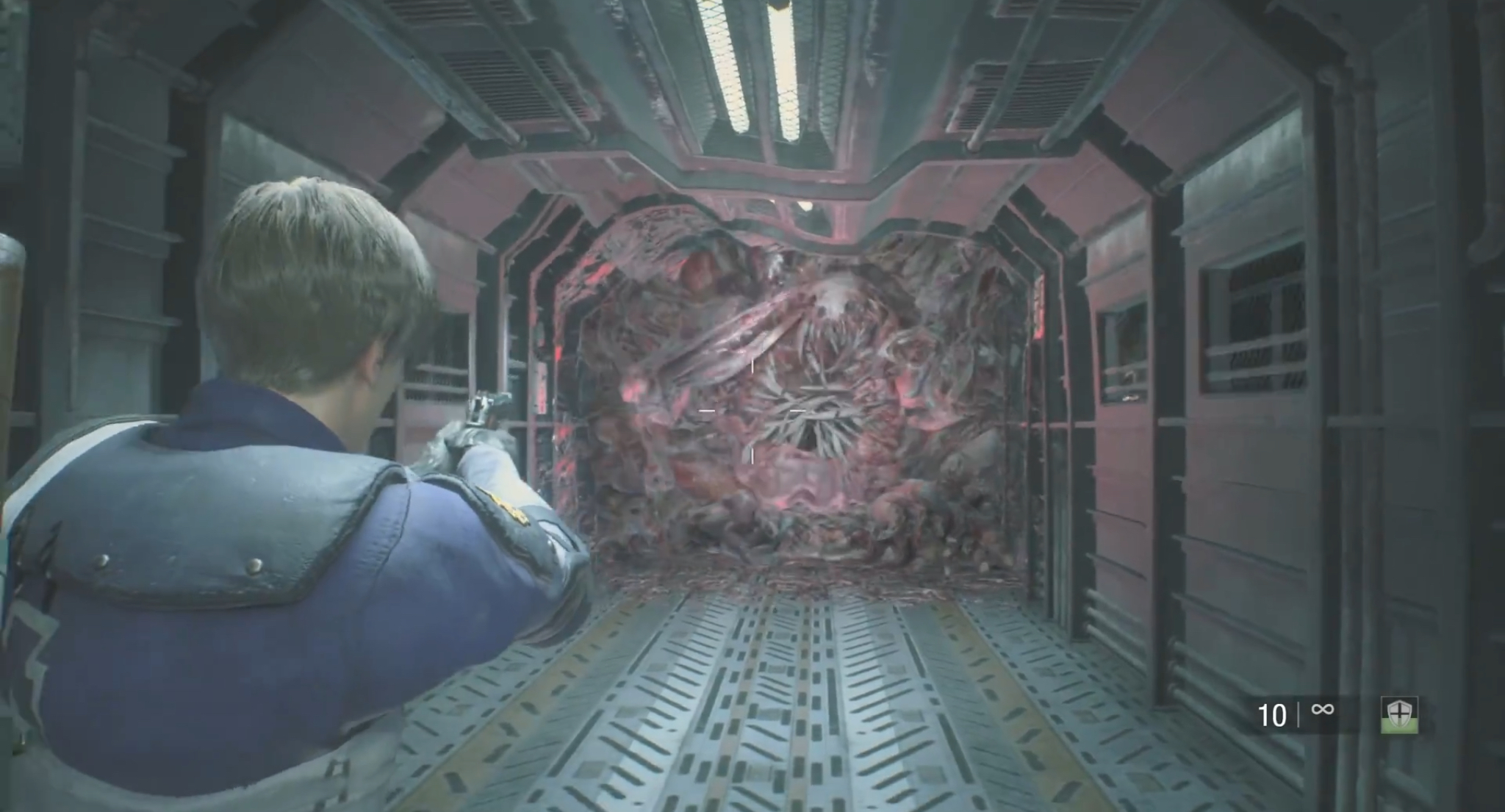Viewport: 1505px width, 812px height.
Task: Click the shield-with-cross icon beside the ammo count
Action: [x=1398, y=714]
